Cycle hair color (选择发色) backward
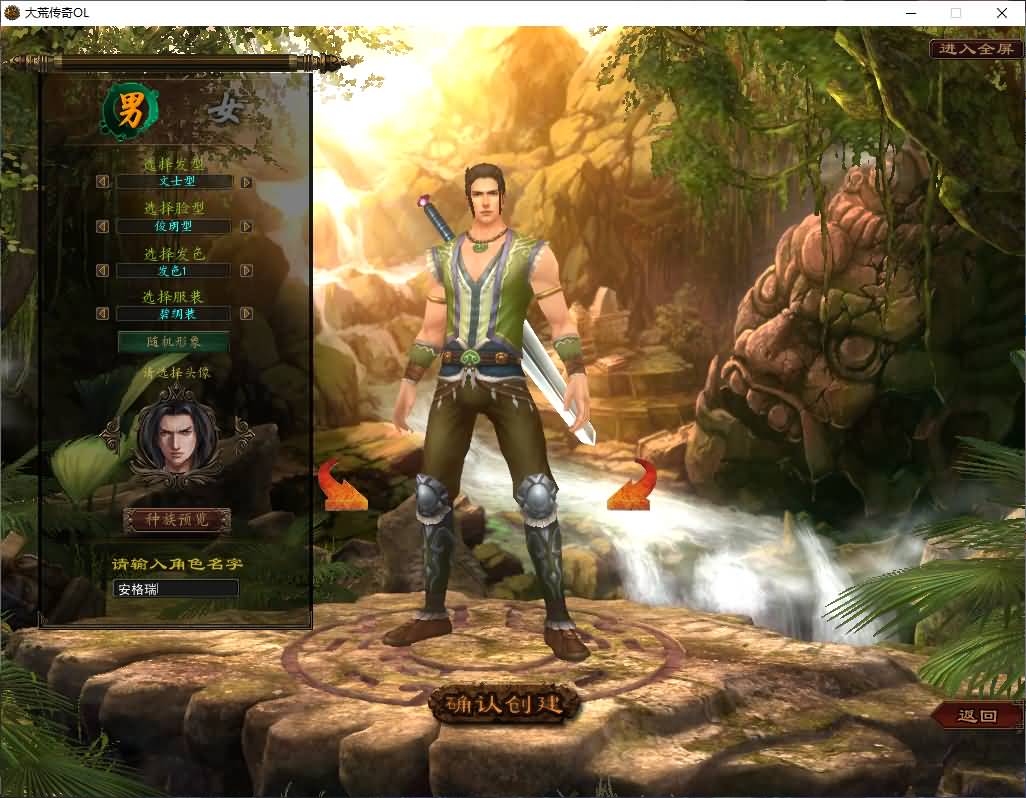The height and width of the screenshot is (798, 1026). point(102,271)
